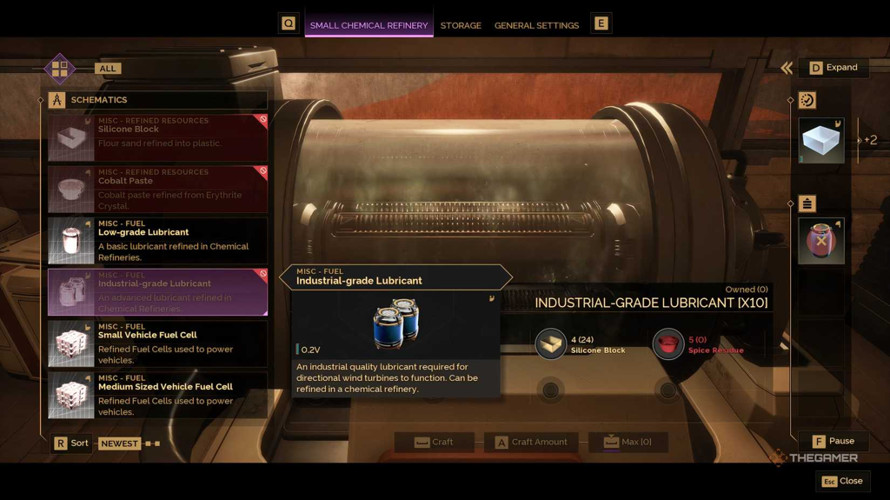Choose the Cobalt Paste schematic

(157, 189)
